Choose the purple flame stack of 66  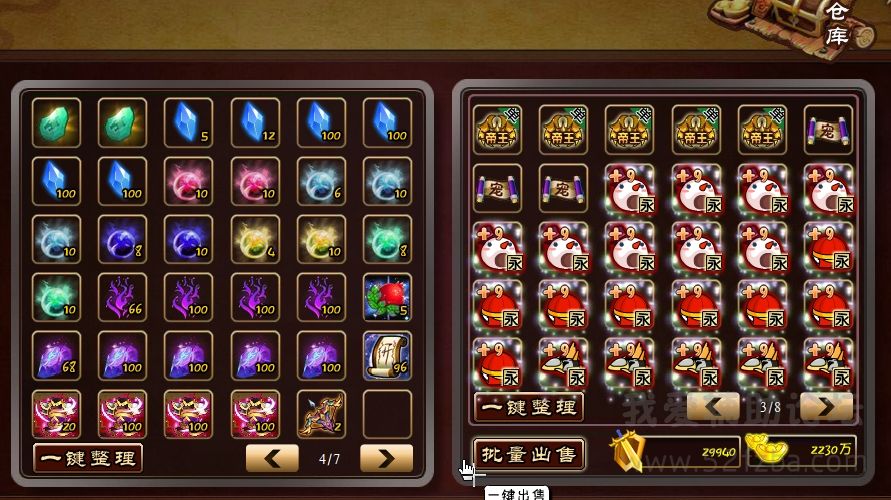pos(123,297)
